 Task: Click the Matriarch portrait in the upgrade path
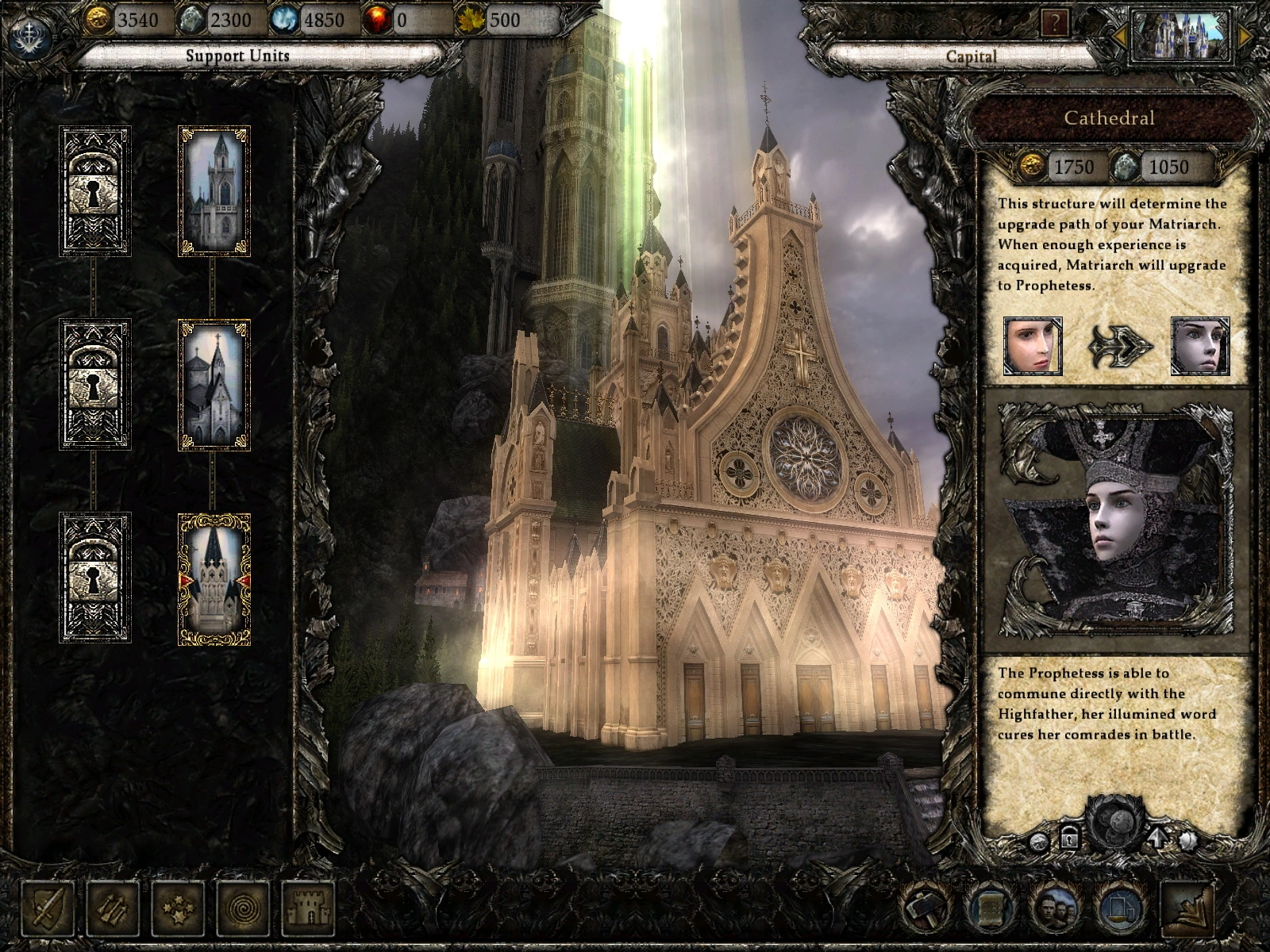click(x=1033, y=346)
